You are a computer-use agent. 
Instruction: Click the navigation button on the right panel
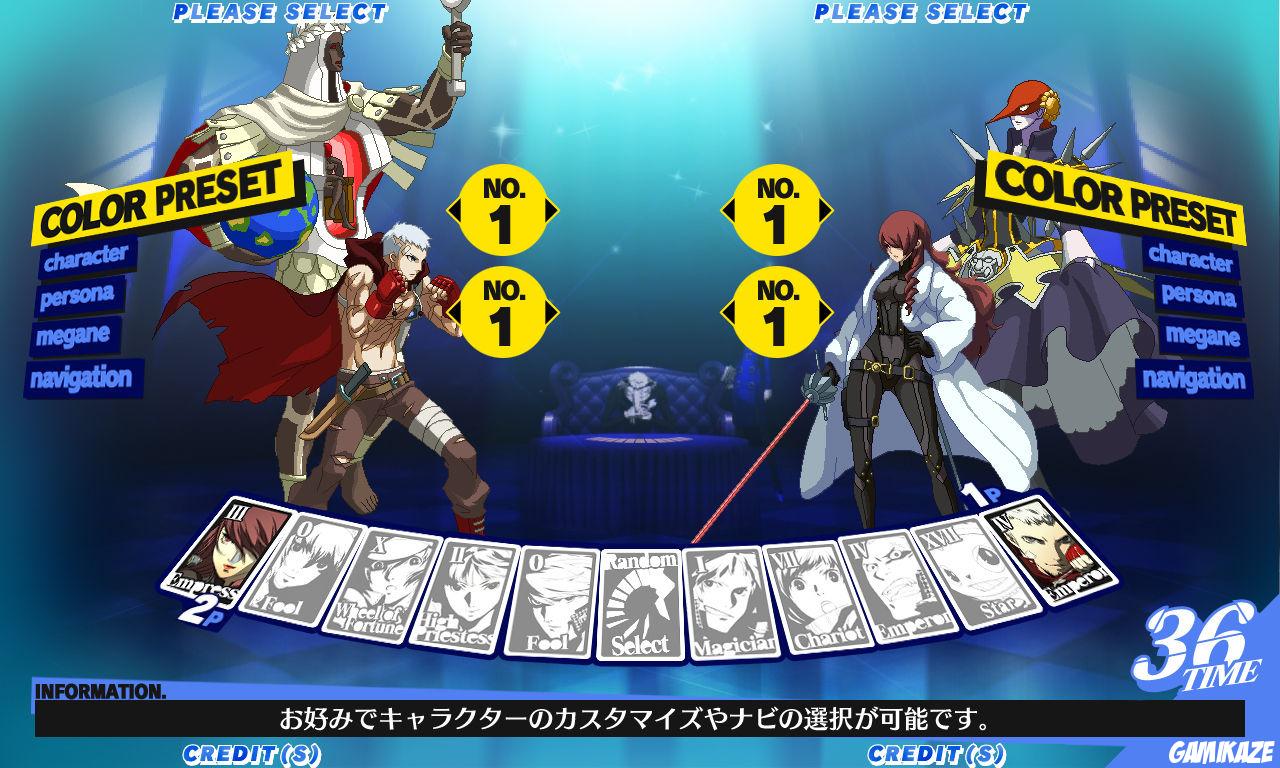coord(1195,375)
